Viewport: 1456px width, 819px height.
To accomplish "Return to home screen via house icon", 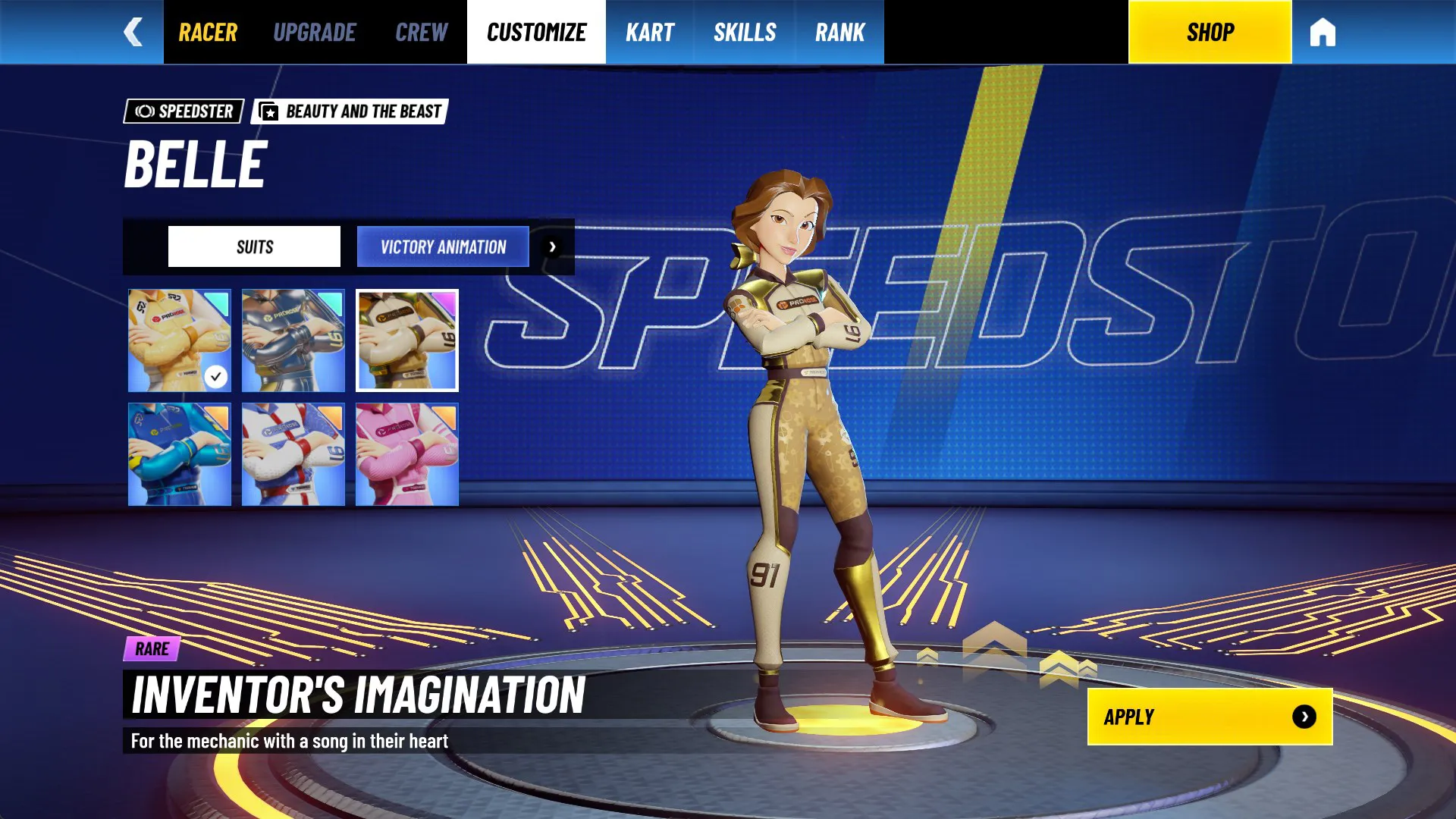I will pyautogui.click(x=1323, y=31).
